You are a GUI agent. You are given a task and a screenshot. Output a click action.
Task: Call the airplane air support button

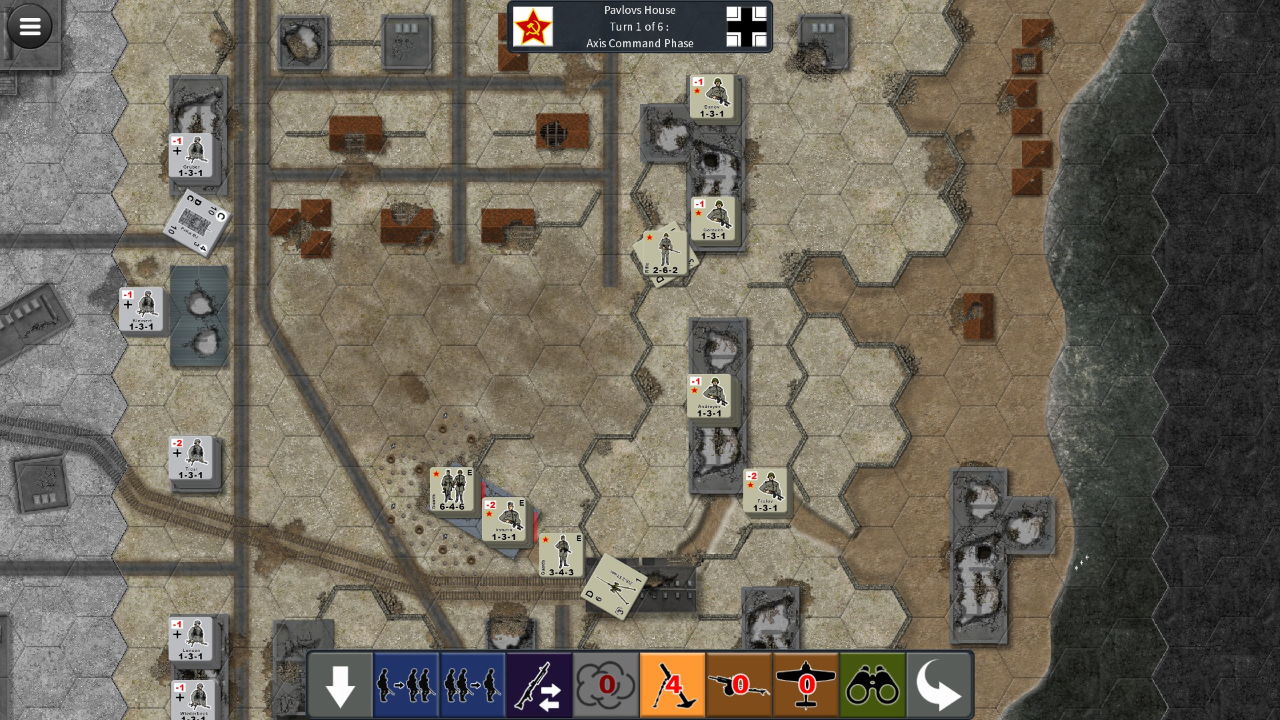coord(806,686)
